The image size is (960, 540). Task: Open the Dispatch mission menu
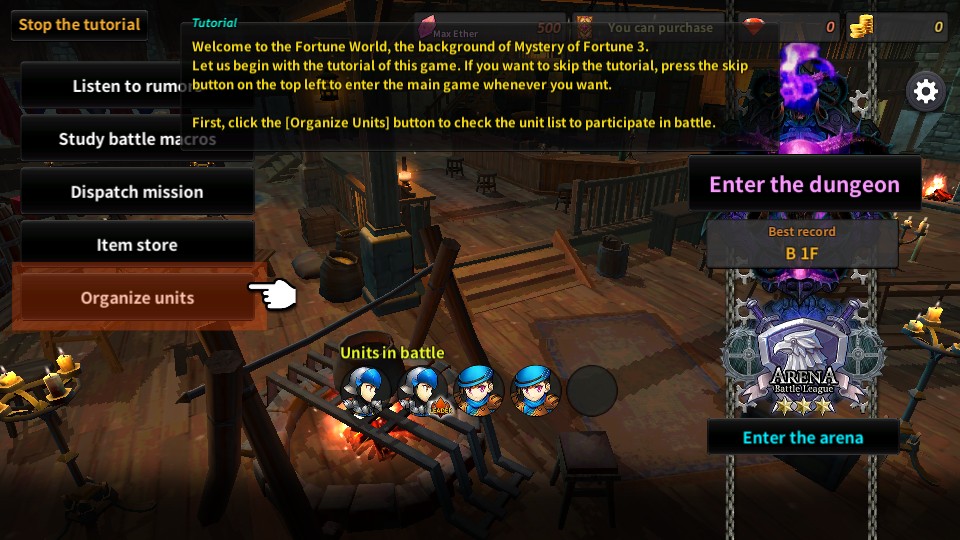coord(137,192)
